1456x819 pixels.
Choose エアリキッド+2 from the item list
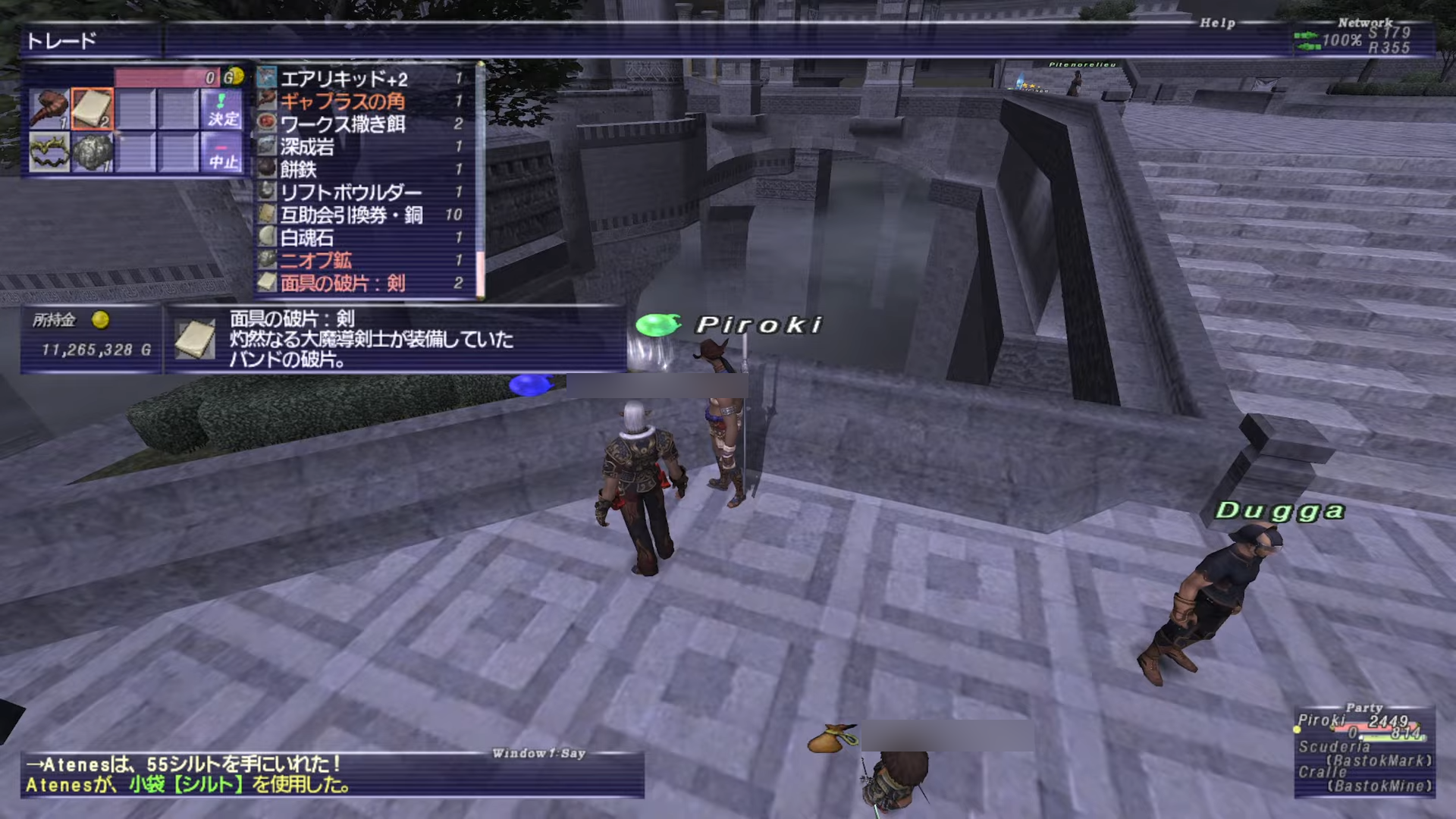344,79
